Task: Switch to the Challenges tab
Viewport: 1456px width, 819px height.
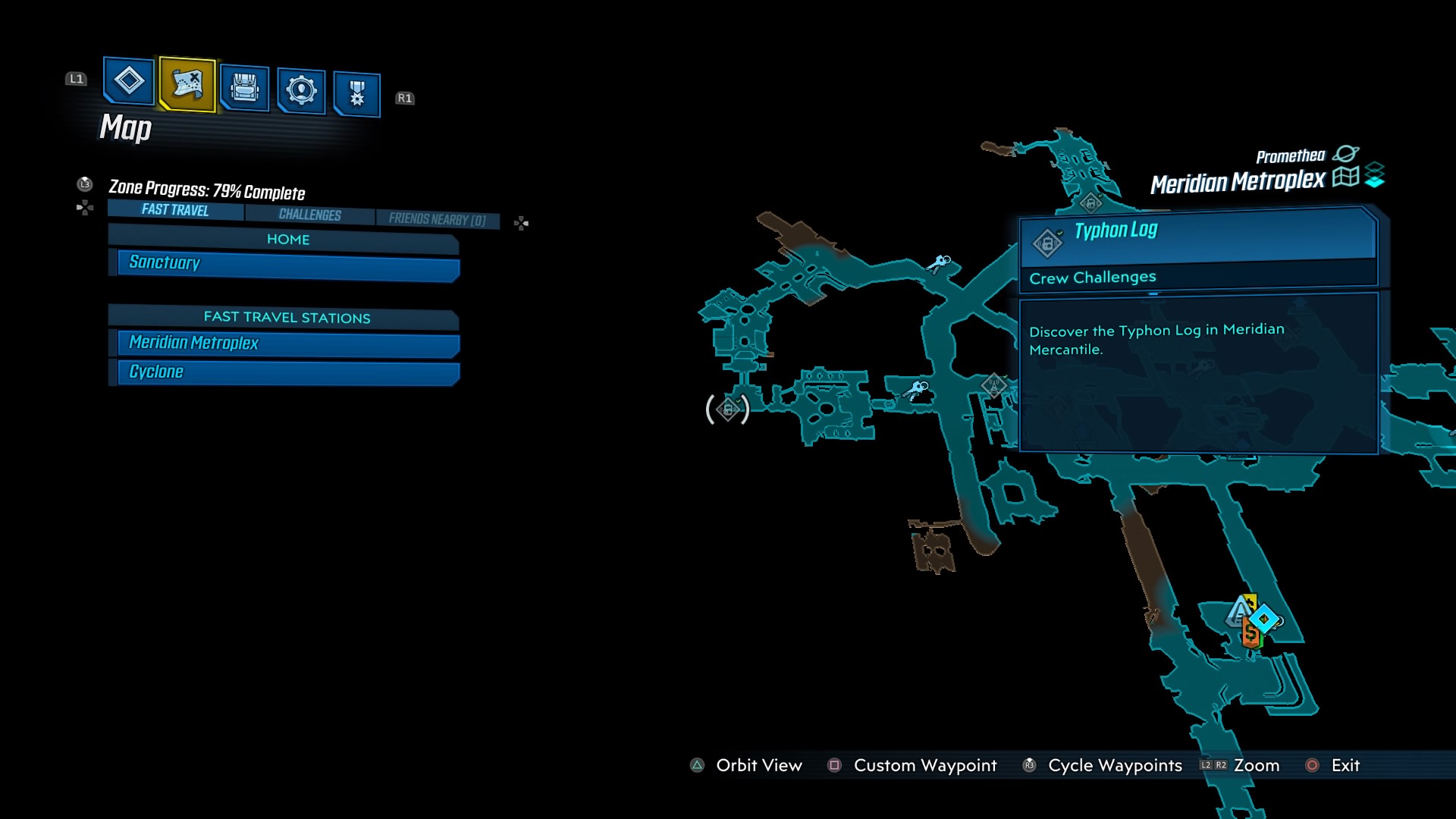Action: pyautogui.click(x=309, y=215)
